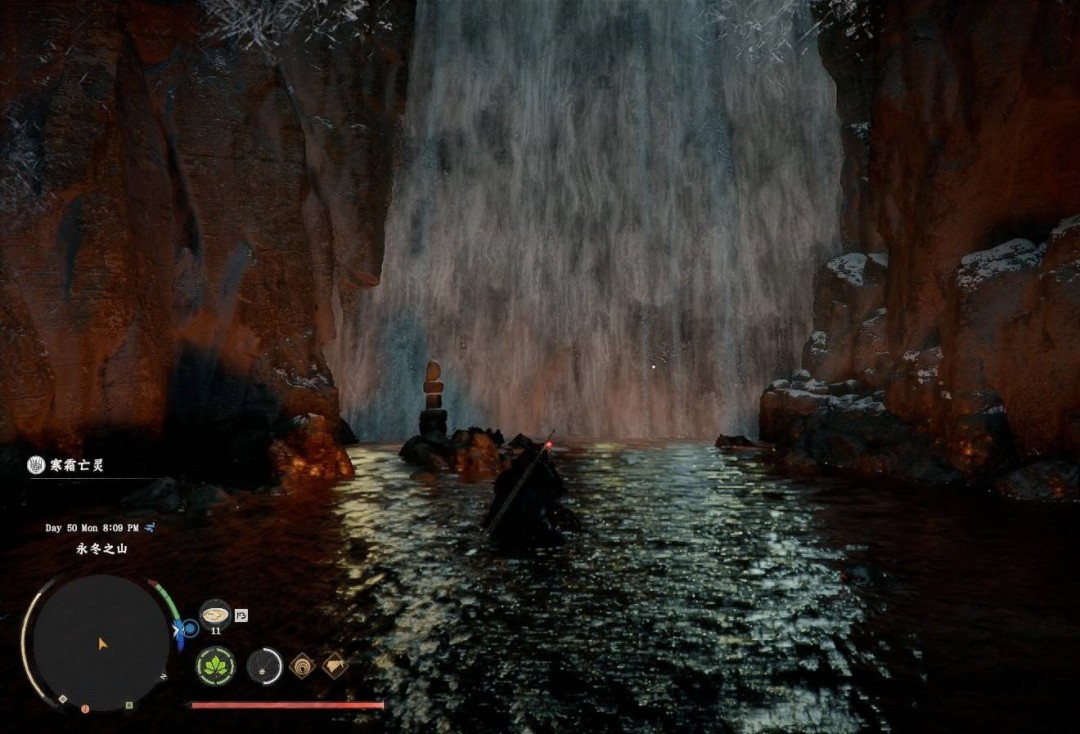
Task: Click the white diamond marker on minimap rim
Action: click(x=62, y=699)
